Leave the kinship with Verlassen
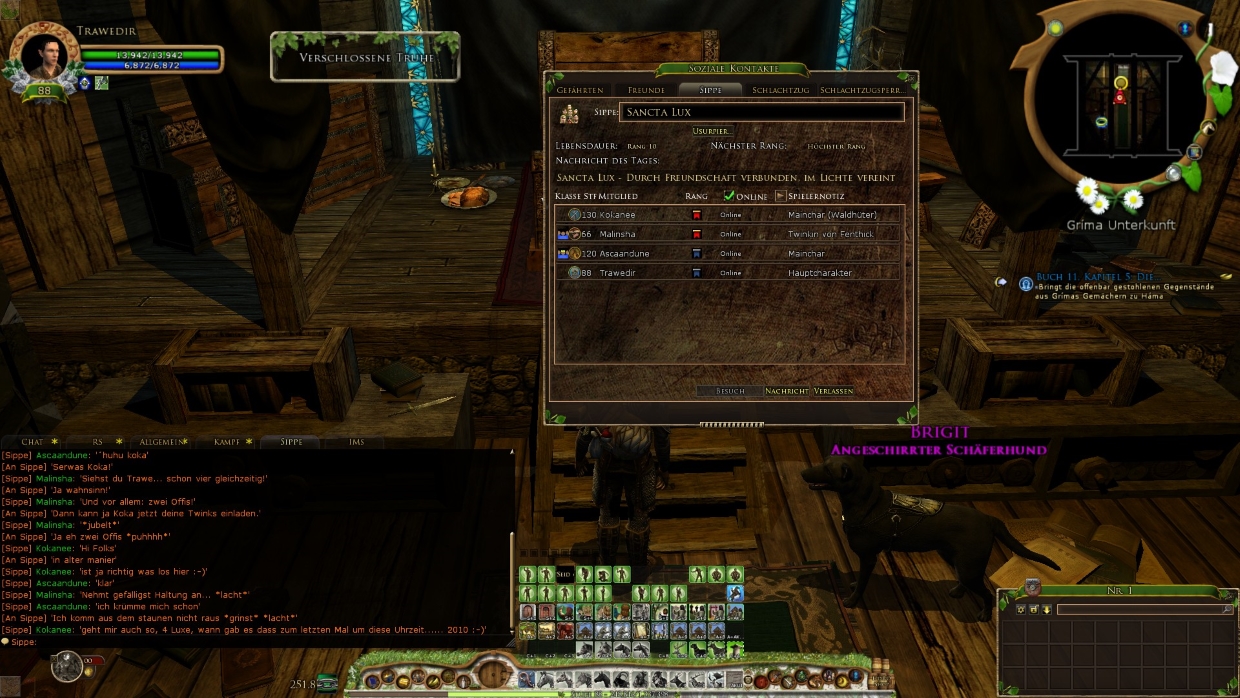The image size is (1240, 698). click(834, 391)
